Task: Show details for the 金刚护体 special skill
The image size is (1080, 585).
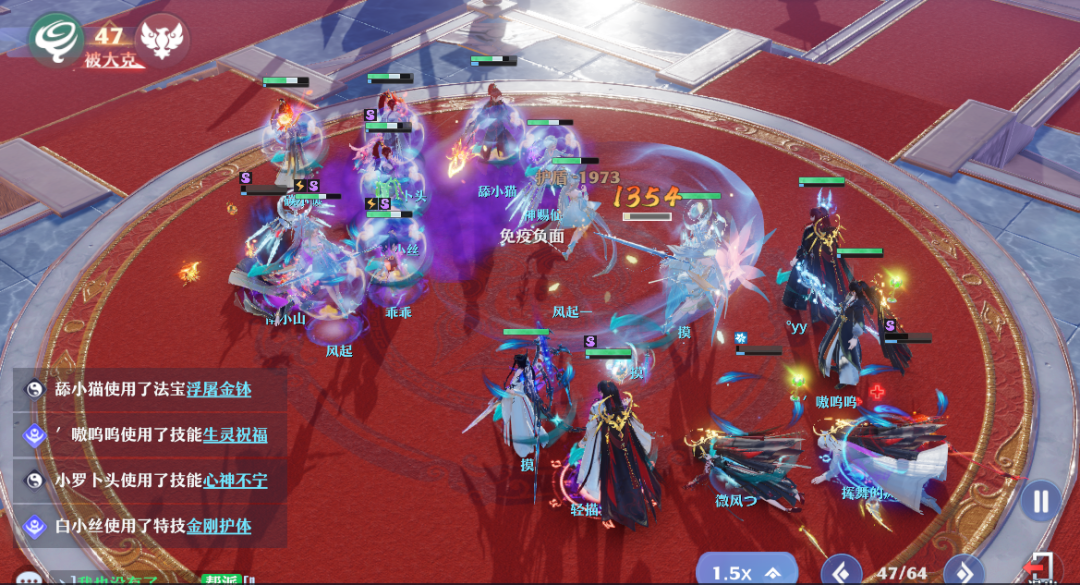Action: (219, 525)
